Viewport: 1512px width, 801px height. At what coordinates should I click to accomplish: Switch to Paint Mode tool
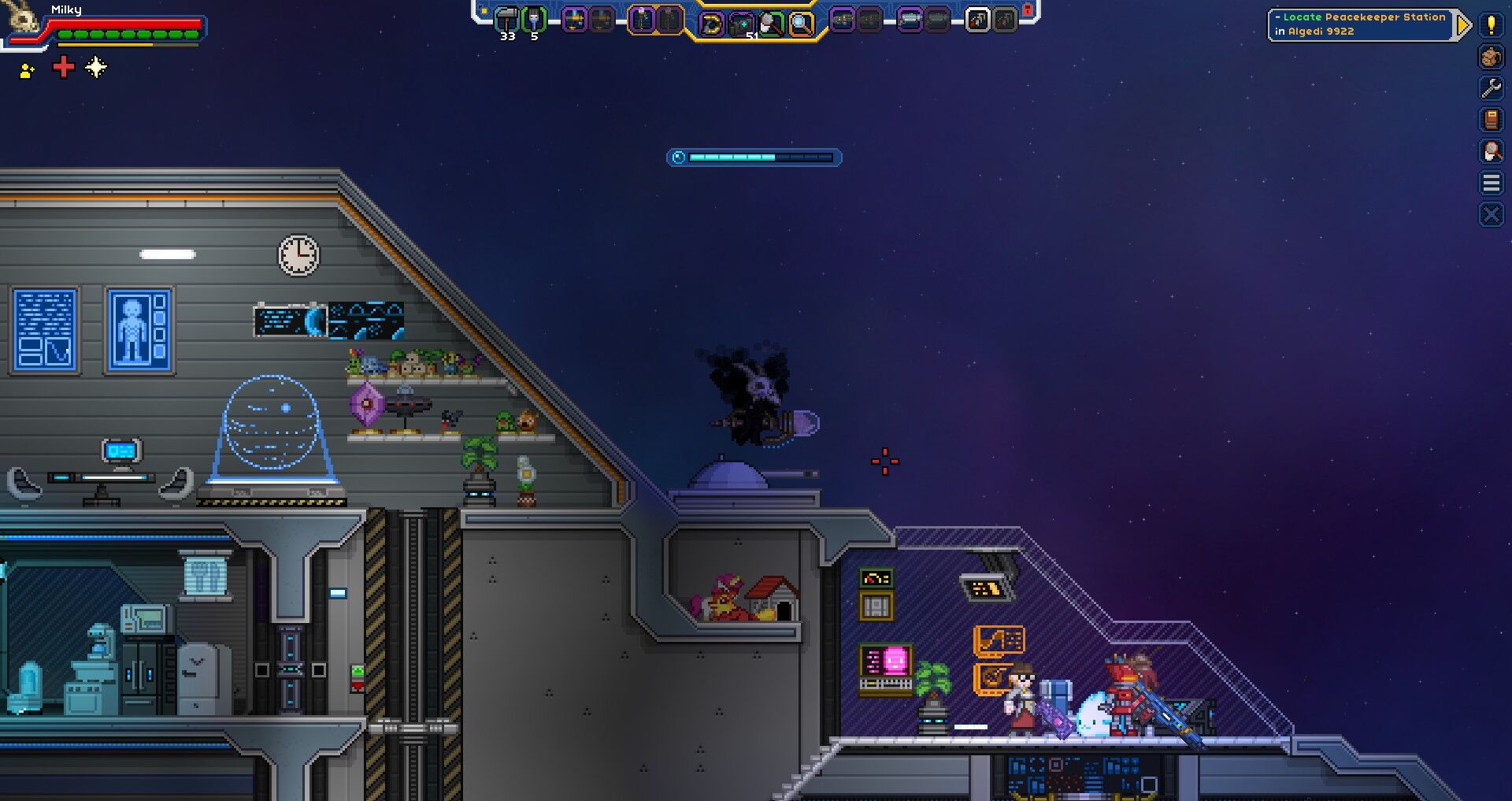click(x=772, y=24)
